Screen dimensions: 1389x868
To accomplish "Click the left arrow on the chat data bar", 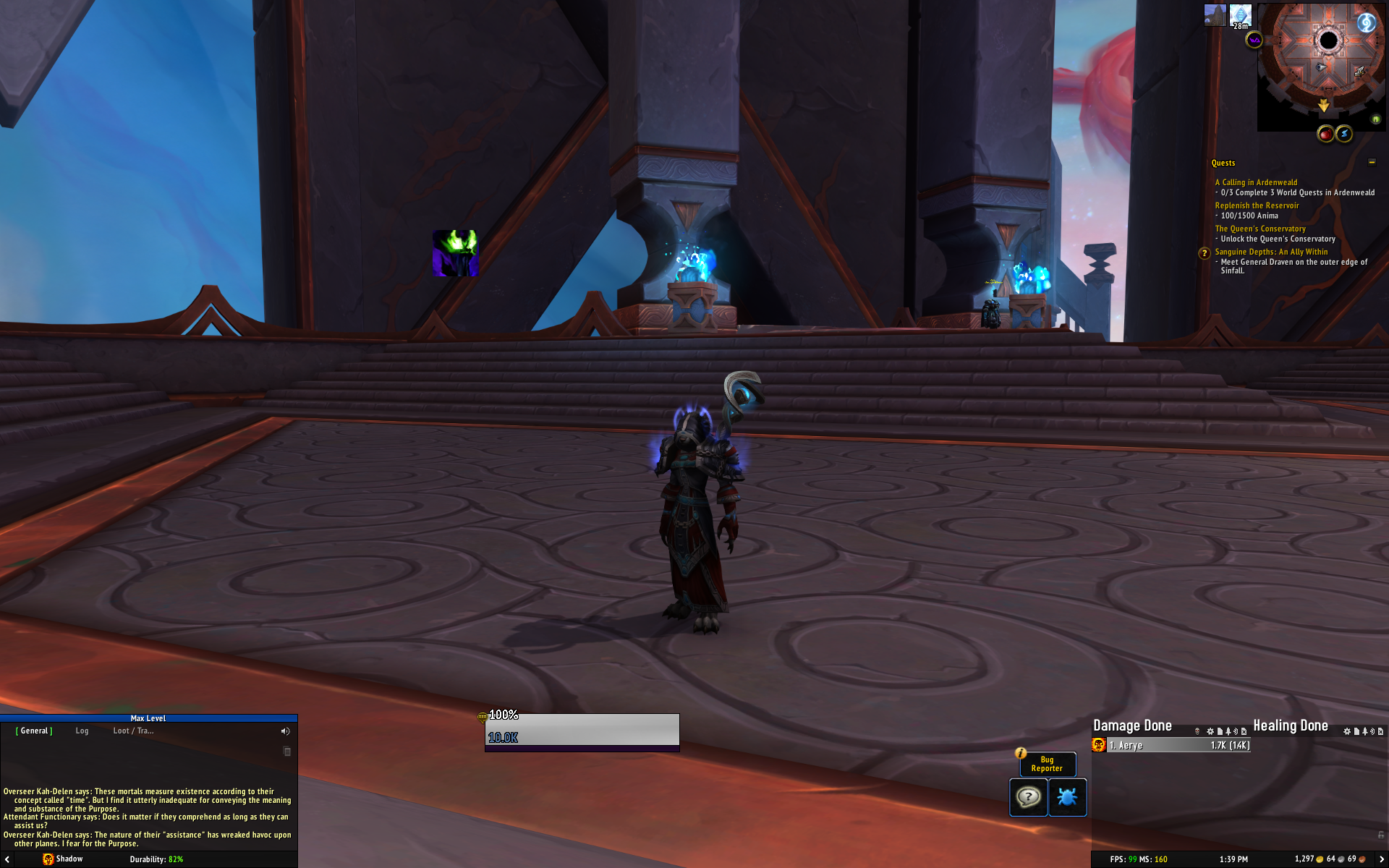I will 7,859.
